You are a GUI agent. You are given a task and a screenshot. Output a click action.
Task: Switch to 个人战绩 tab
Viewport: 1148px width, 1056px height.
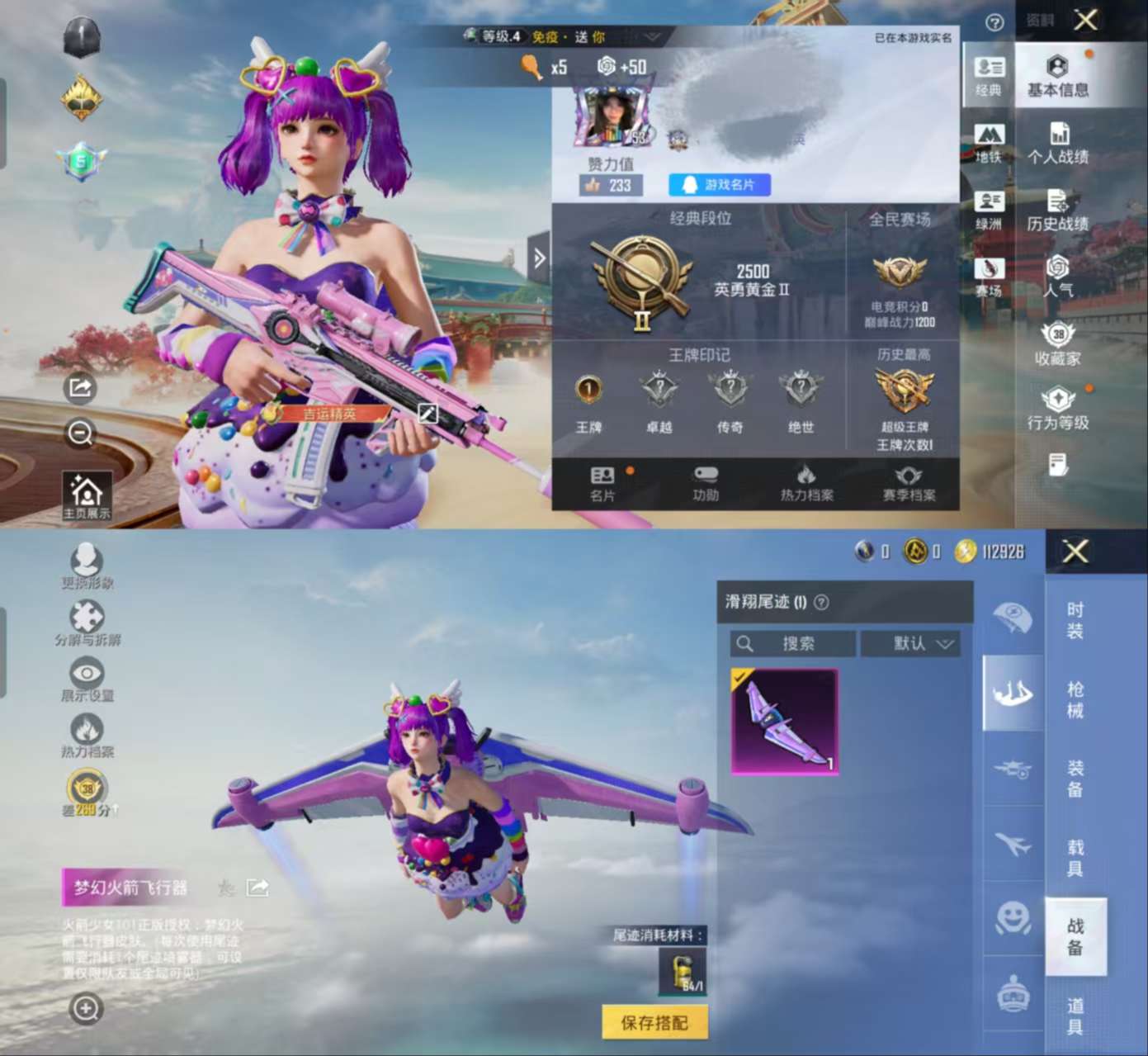tap(1057, 144)
